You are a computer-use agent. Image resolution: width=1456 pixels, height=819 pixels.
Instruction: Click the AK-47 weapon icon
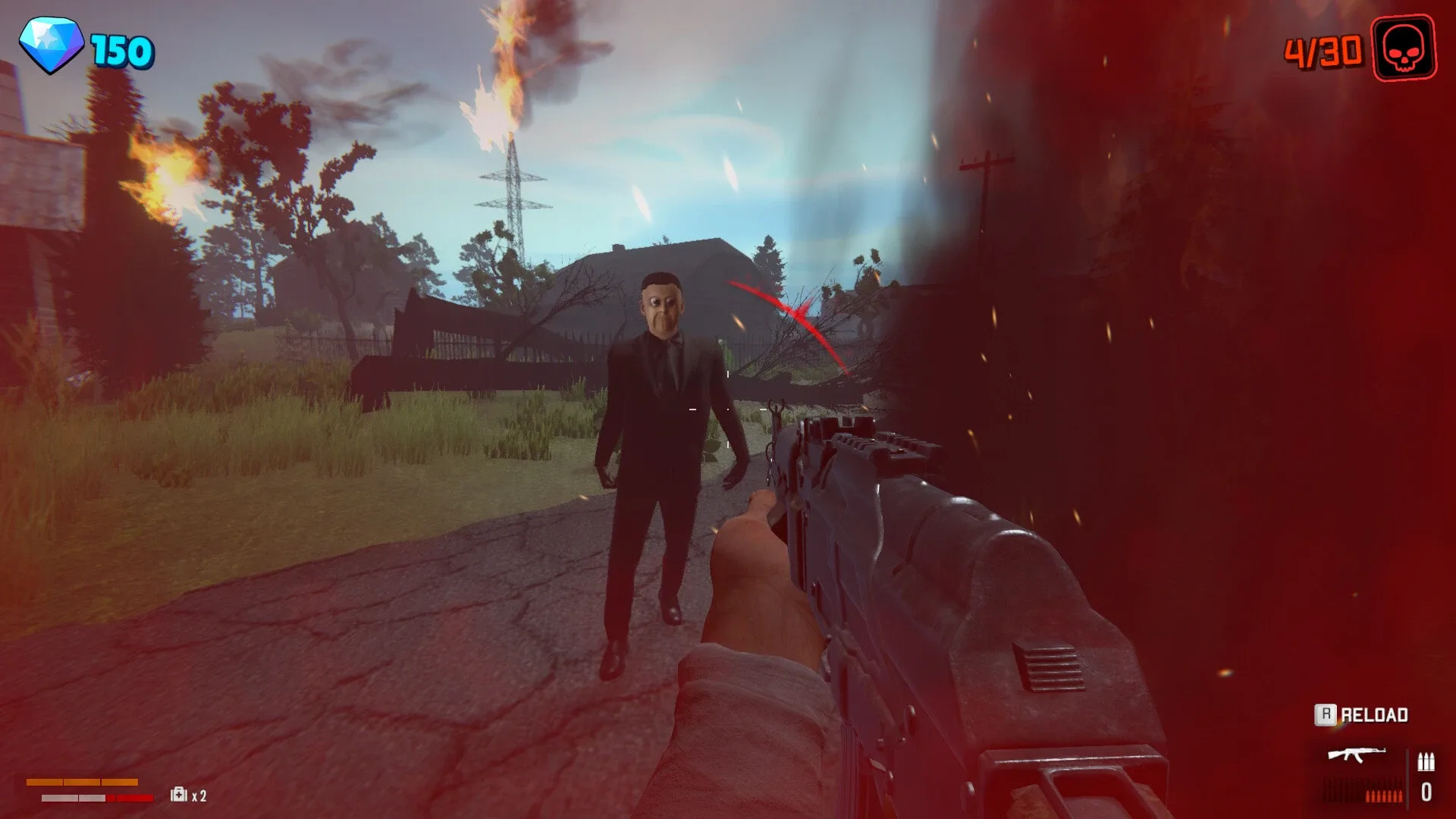1357,755
